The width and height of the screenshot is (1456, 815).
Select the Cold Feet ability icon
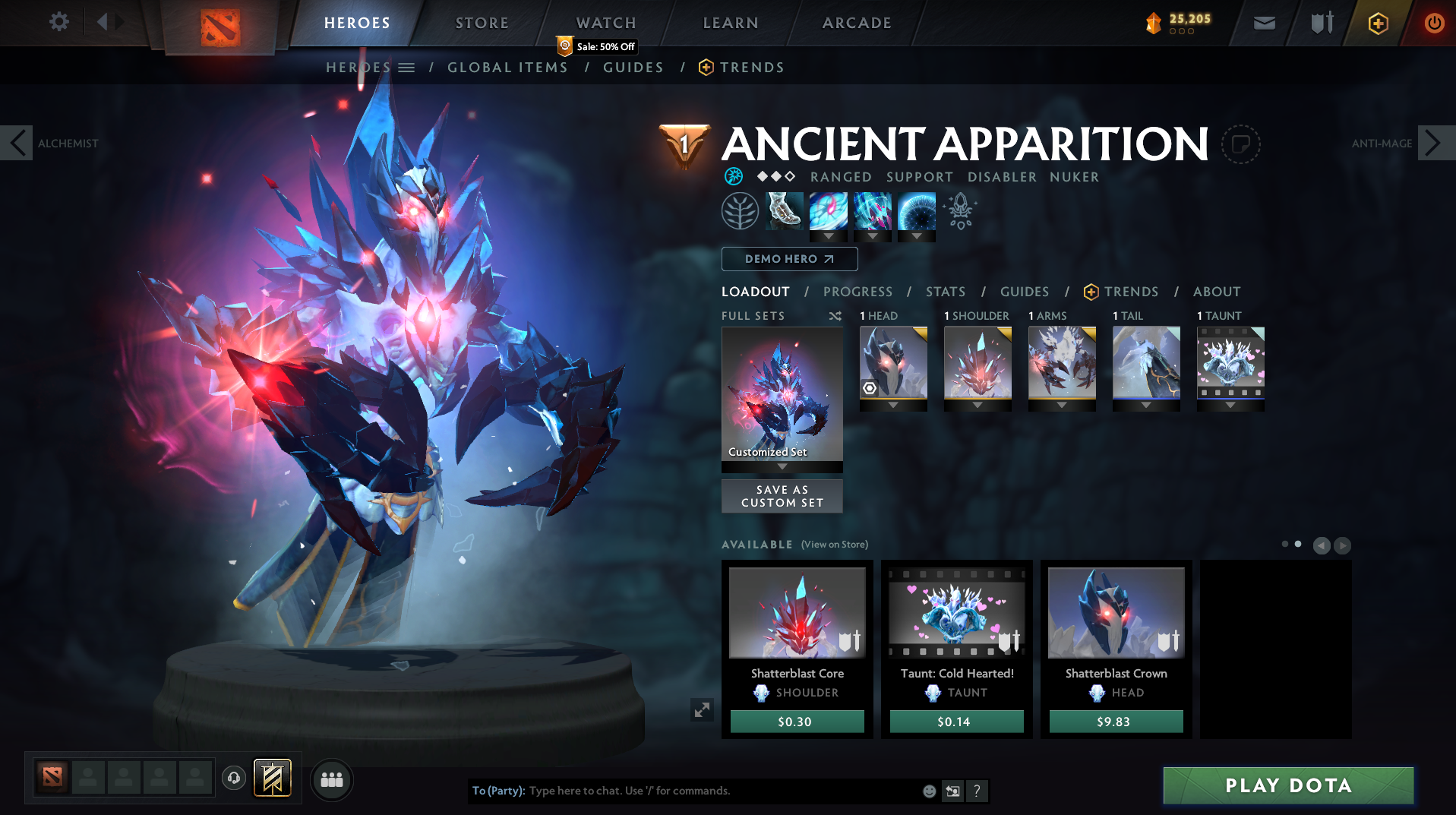click(x=784, y=211)
